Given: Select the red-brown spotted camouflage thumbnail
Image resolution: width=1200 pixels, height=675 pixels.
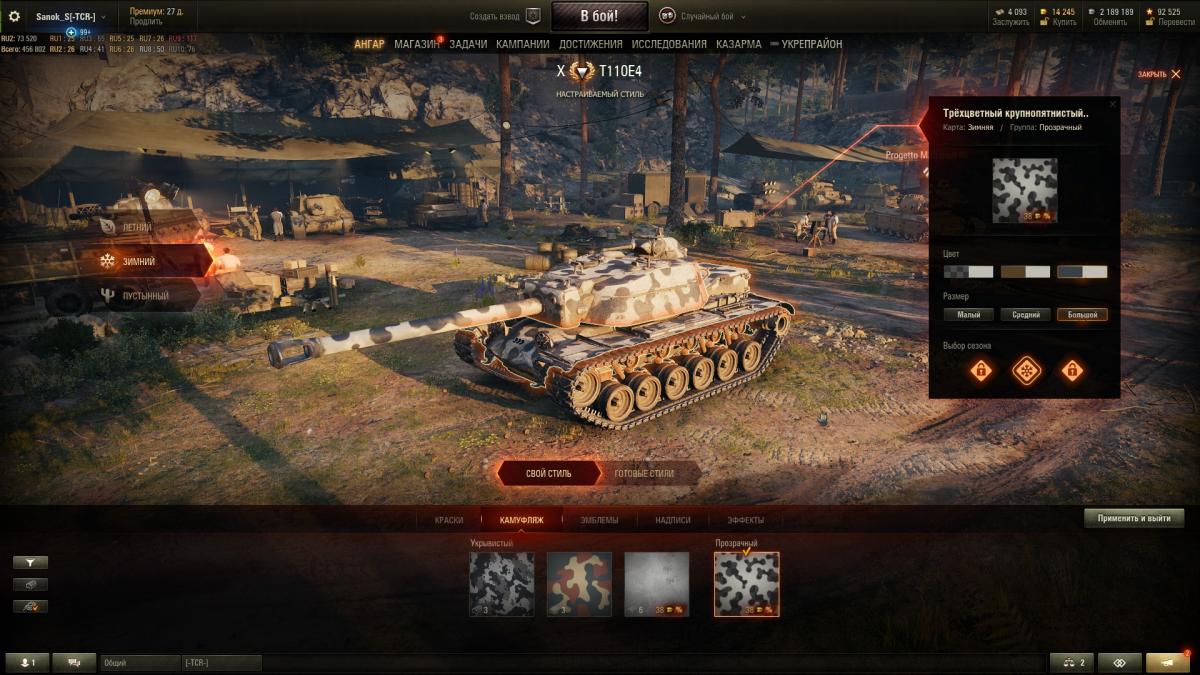Looking at the screenshot, I should tap(579, 584).
